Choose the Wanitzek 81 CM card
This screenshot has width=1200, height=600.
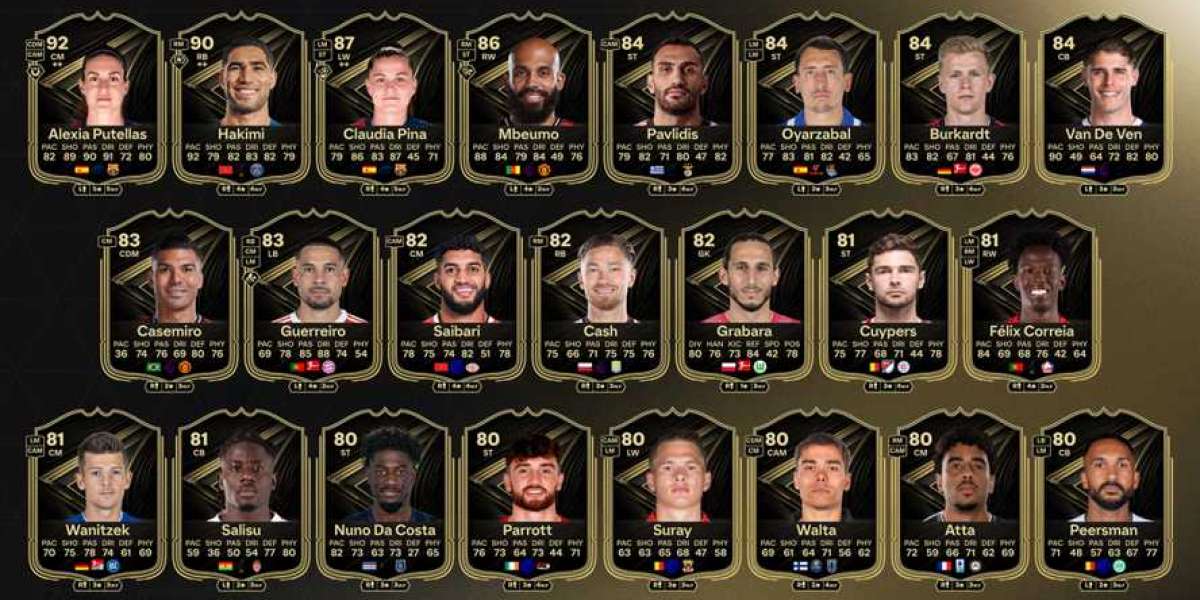coord(96,495)
